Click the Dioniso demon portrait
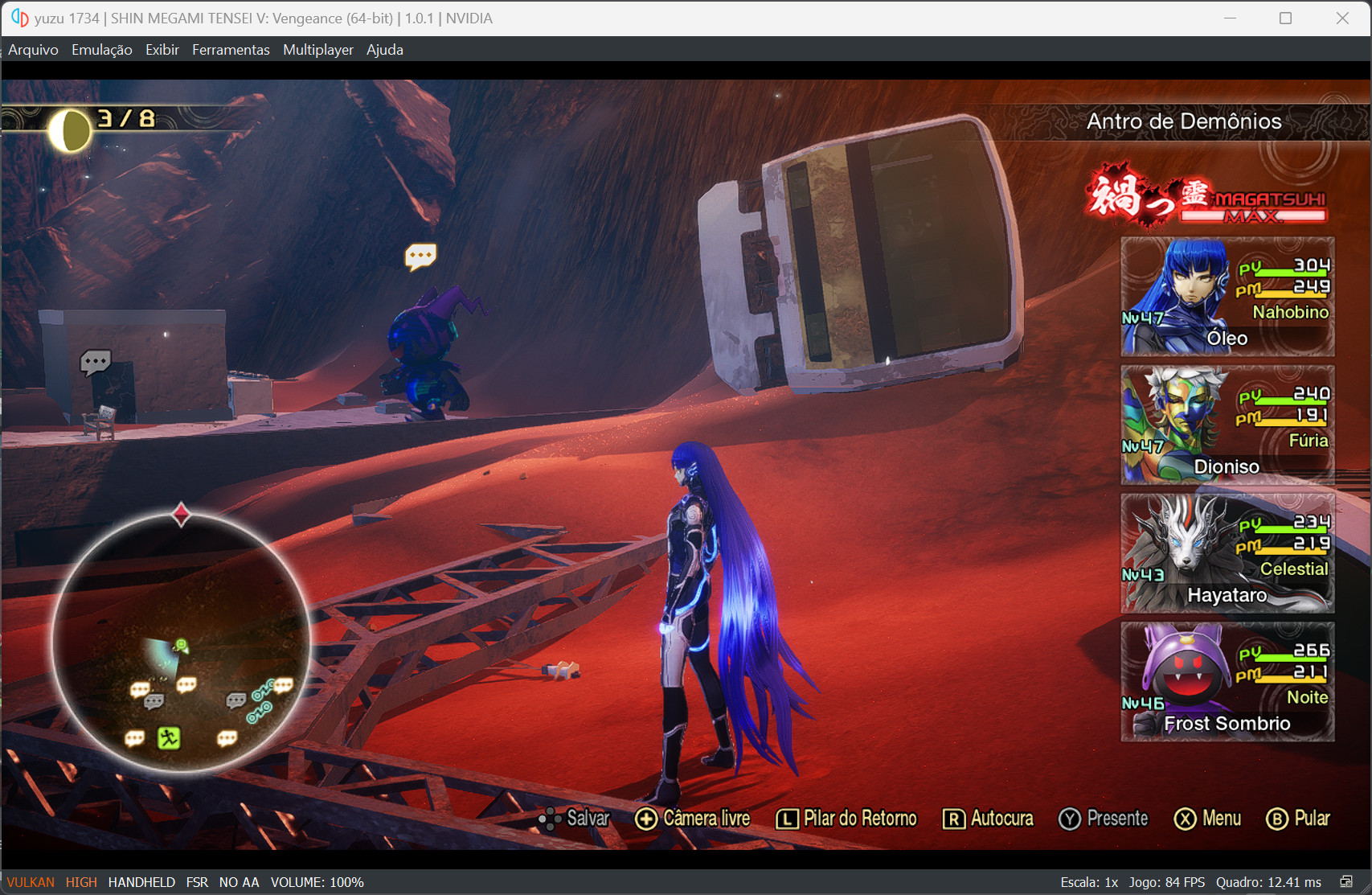 [1227, 425]
